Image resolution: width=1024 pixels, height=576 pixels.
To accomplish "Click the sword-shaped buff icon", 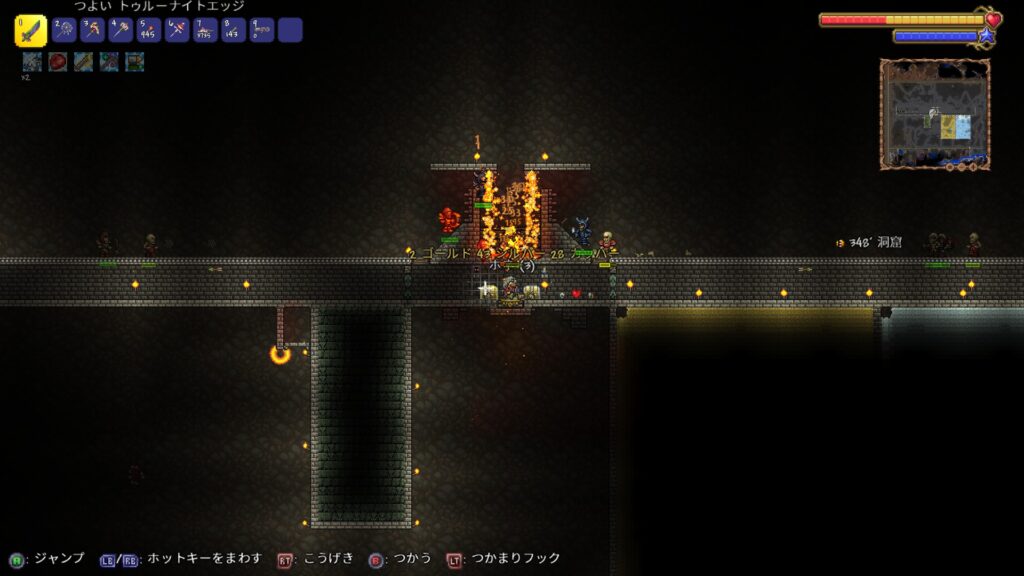I will [83, 62].
